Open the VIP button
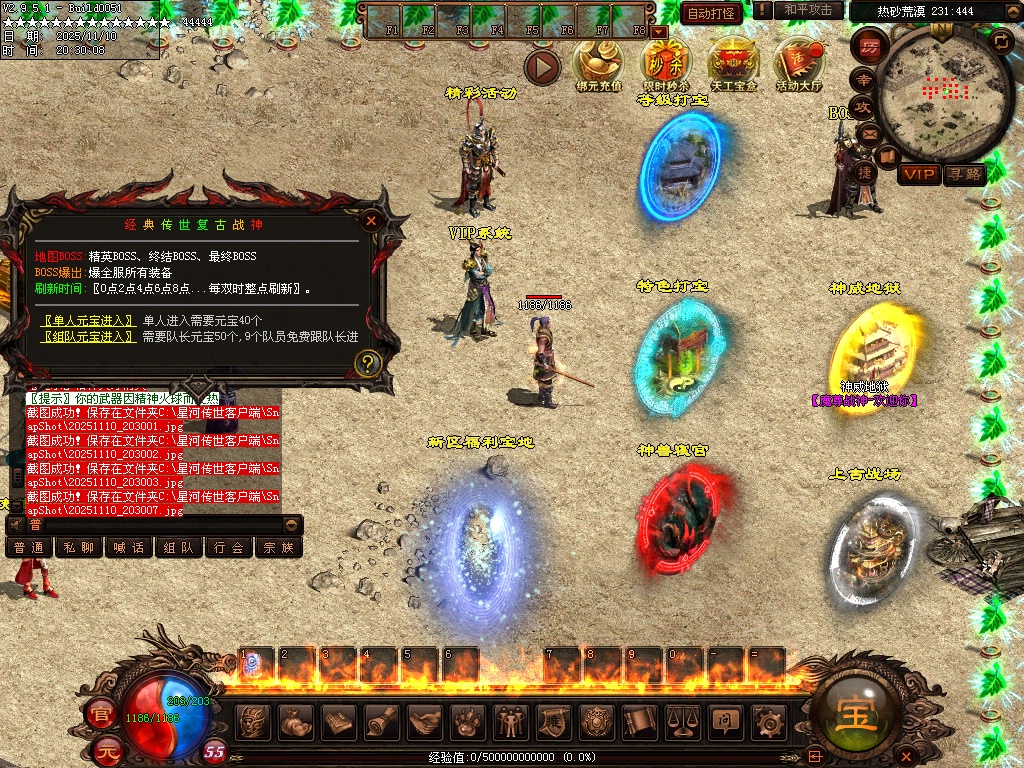The width and height of the screenshot is (1024, 768). [919, 175]
